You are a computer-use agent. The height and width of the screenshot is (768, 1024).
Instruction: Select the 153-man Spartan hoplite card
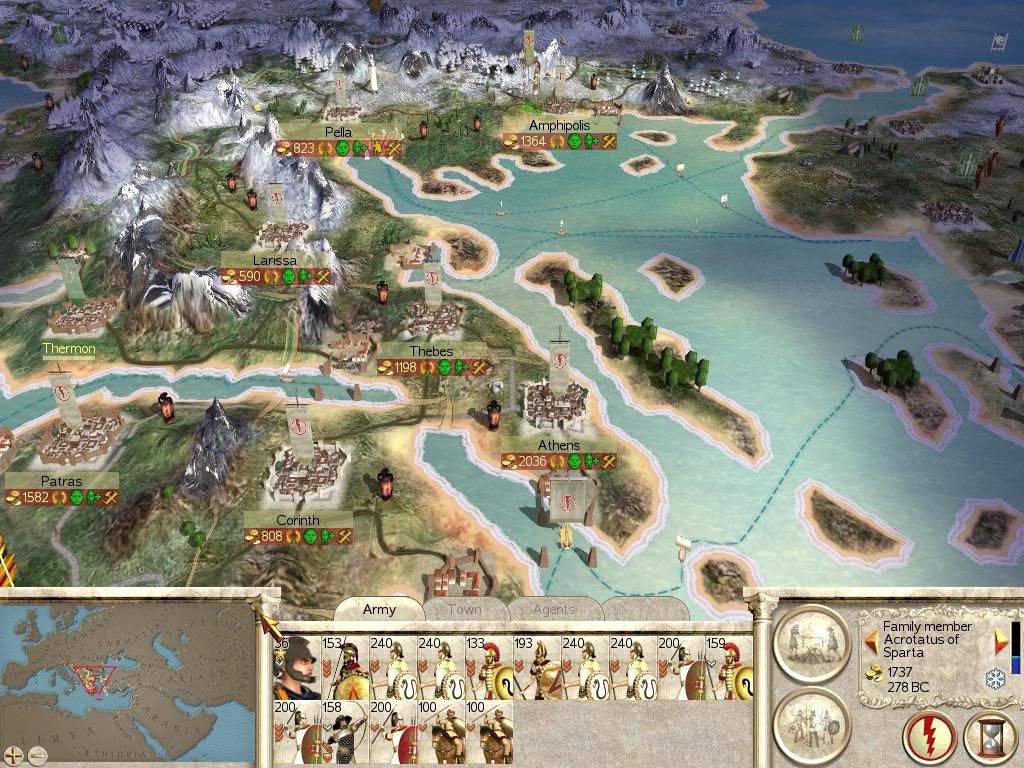coord(344,667)
